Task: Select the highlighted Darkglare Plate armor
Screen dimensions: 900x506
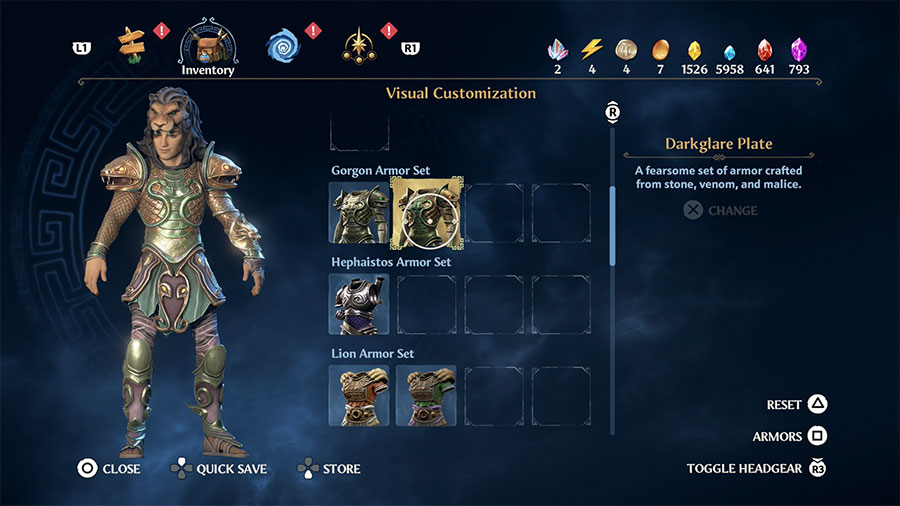Action: [x=426, y=211]
